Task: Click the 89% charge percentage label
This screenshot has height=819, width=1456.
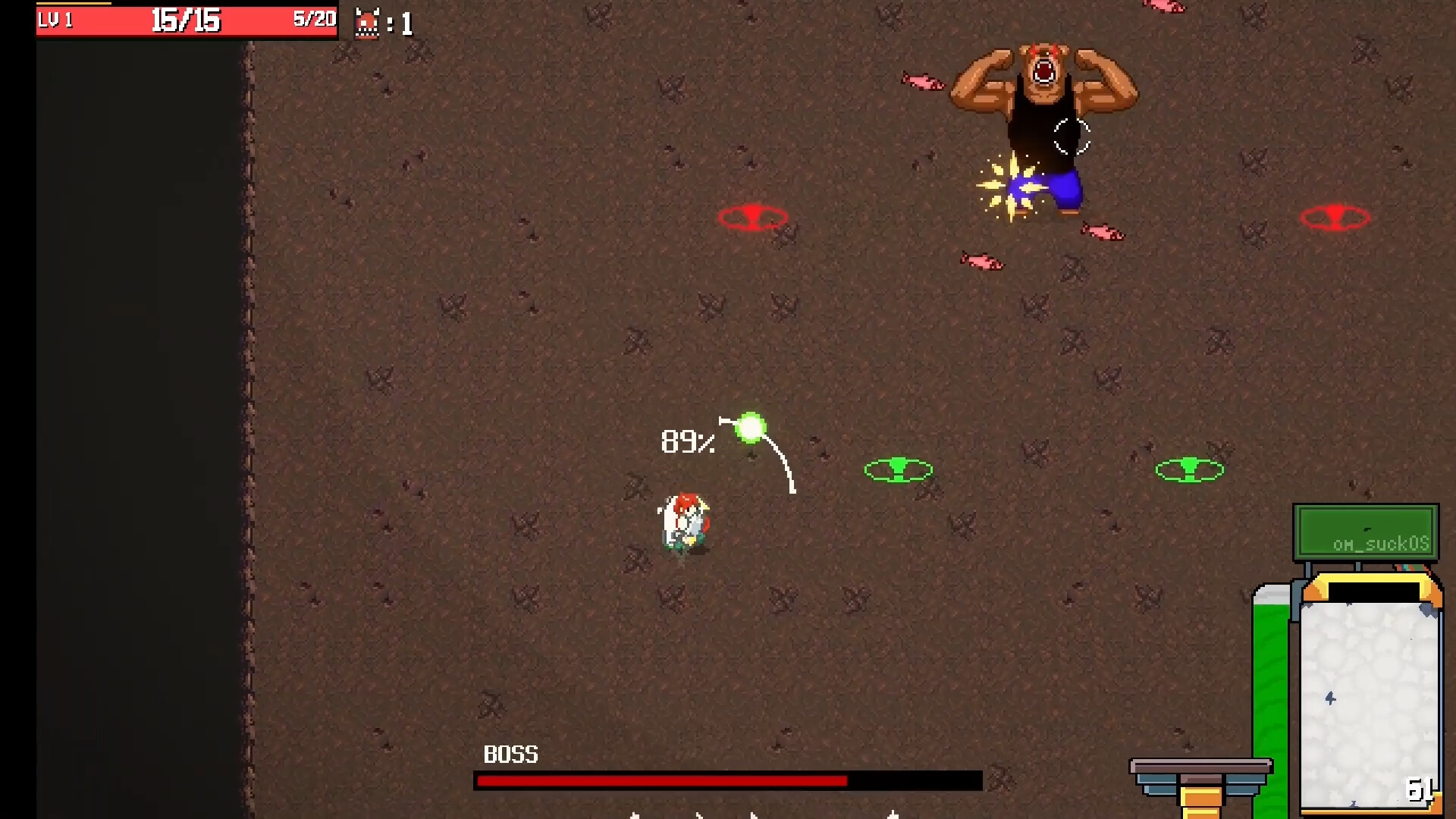Action: [x=686, y=442]
